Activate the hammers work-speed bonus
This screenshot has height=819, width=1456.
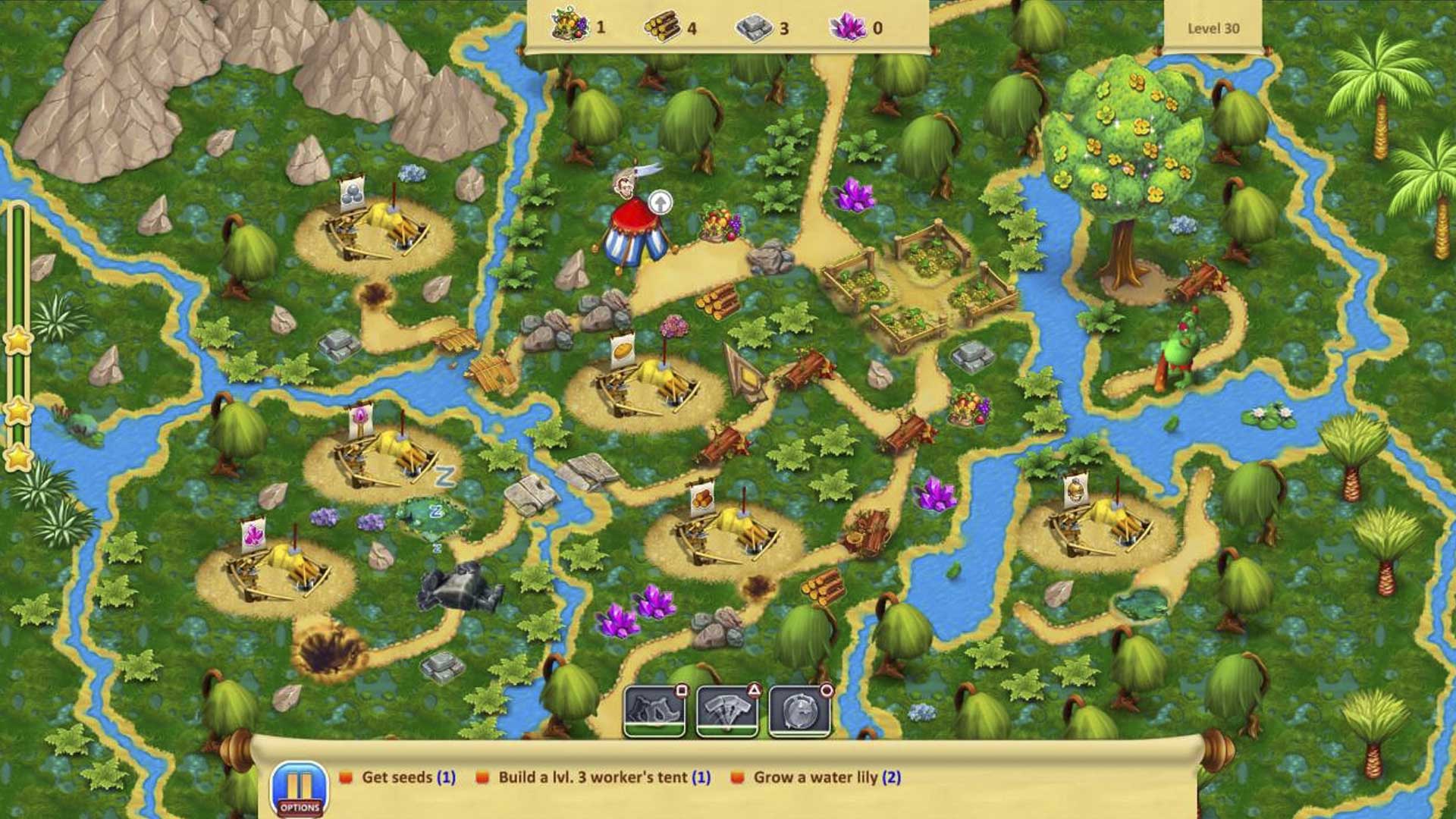[x=725, y=711]
